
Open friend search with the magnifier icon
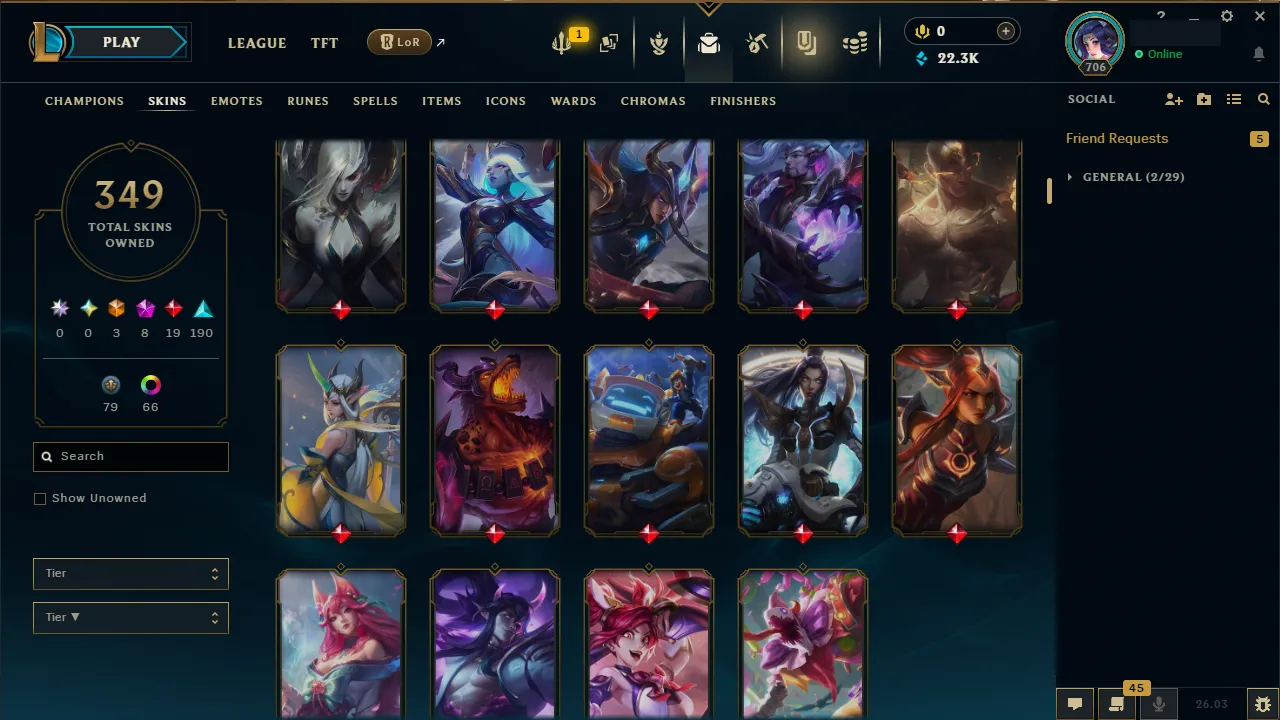pos(1263,99)
